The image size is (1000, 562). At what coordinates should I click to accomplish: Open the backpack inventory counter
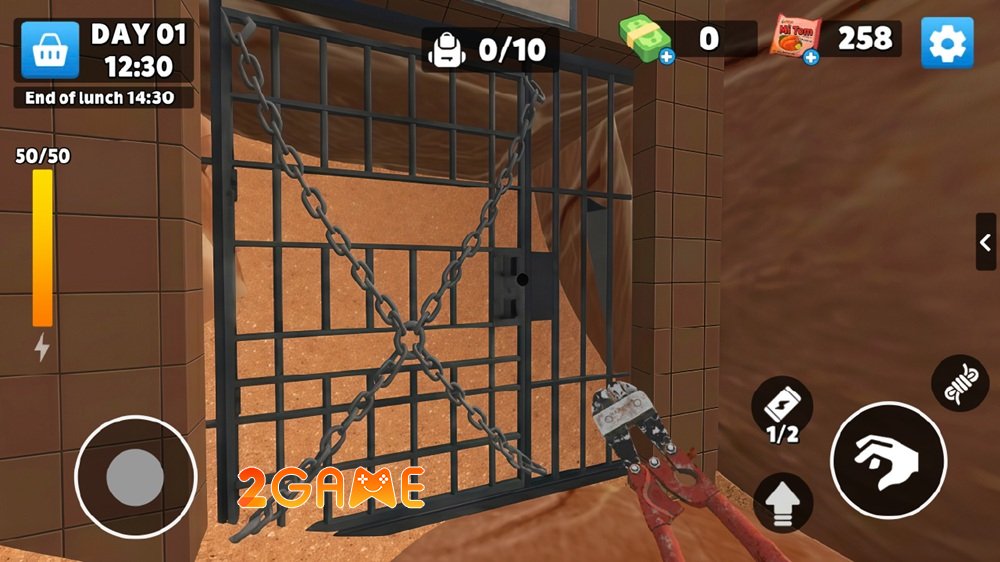pyautogui.click(x=490, y=50)
